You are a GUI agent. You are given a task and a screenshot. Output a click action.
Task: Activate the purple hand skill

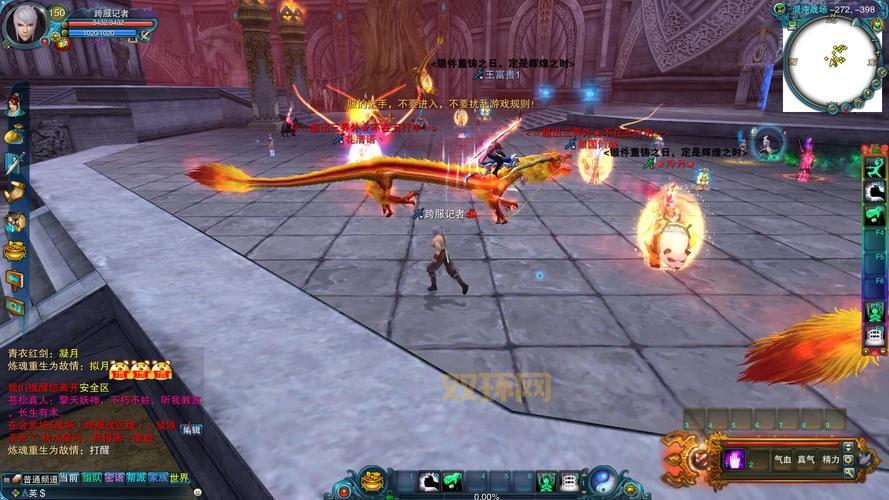tap(733, 460)
